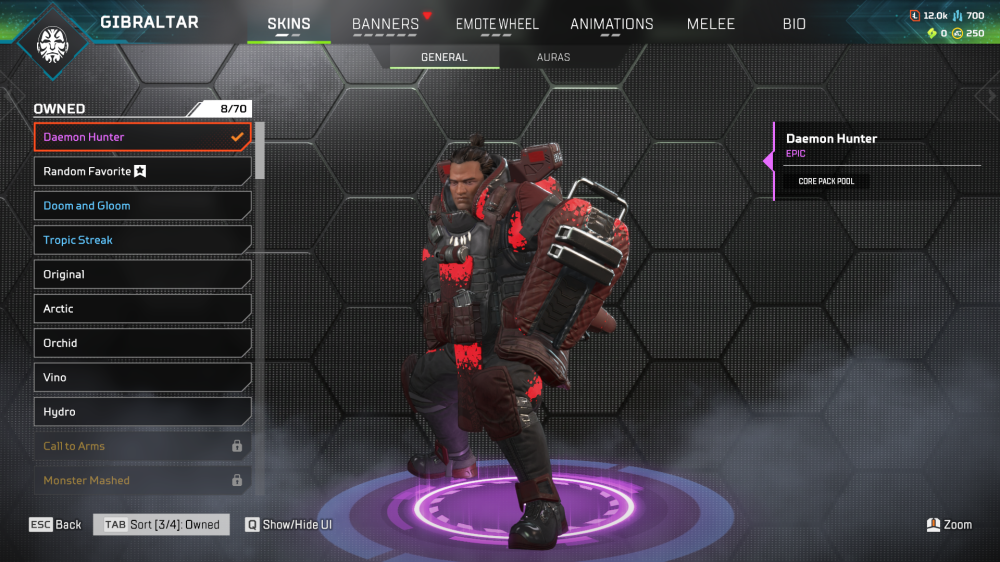Open the Bio tab
Image resolution: width=1000 pixels, height=562 pixels.
pos(794,24)
